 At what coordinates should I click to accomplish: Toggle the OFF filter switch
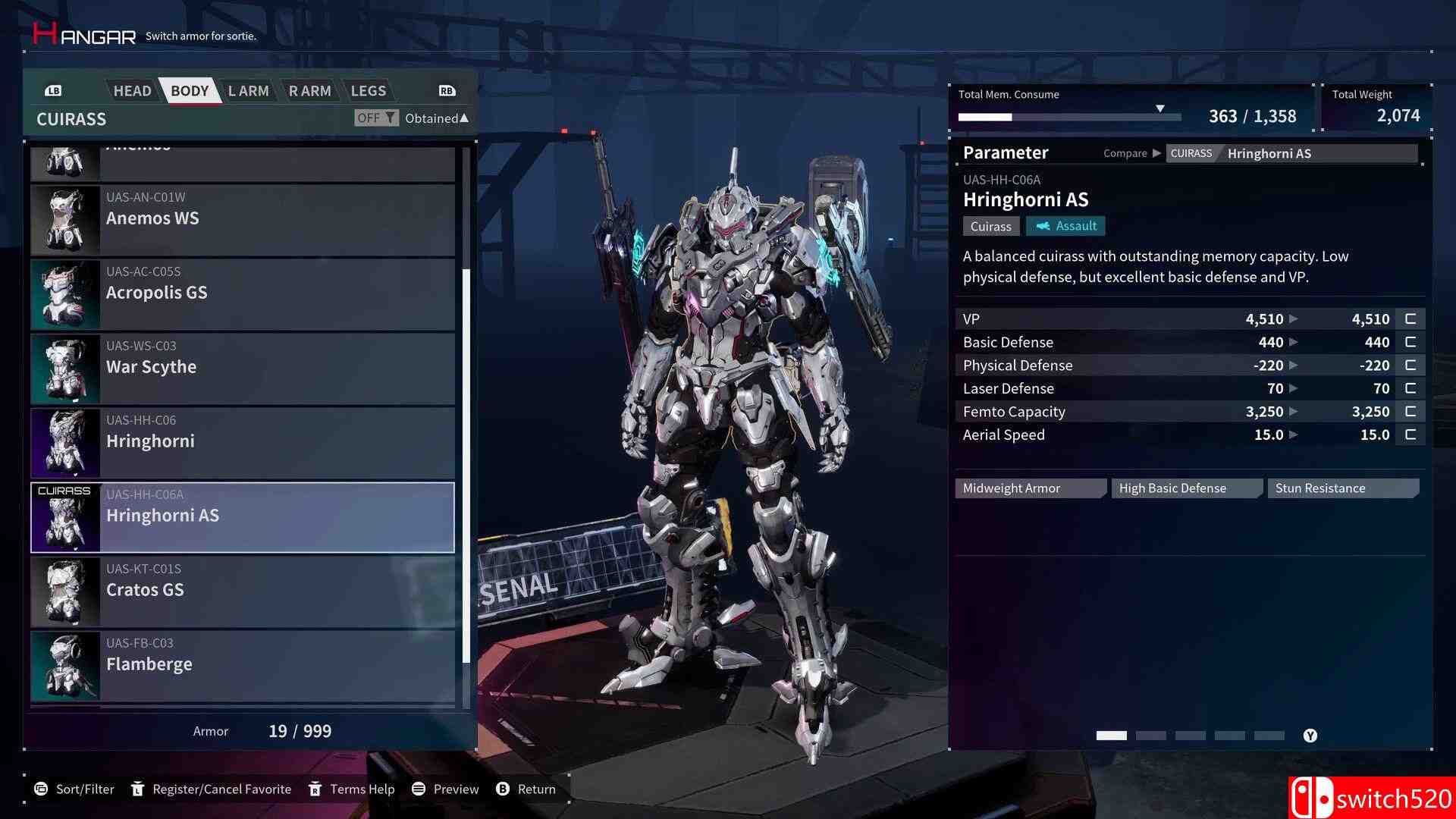370,118
